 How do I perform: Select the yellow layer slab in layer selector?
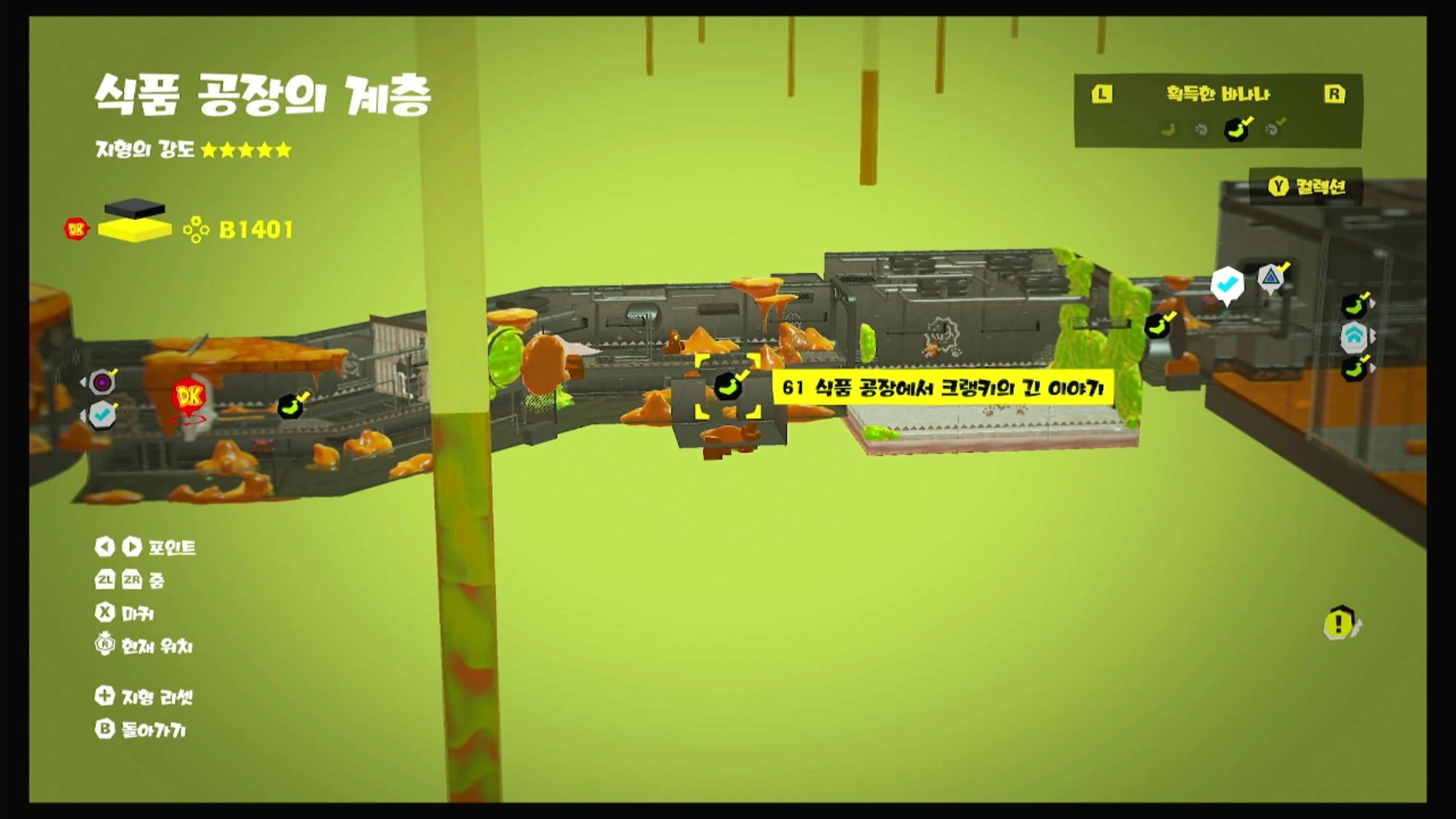pyautogui.click(x=135, y=230)
